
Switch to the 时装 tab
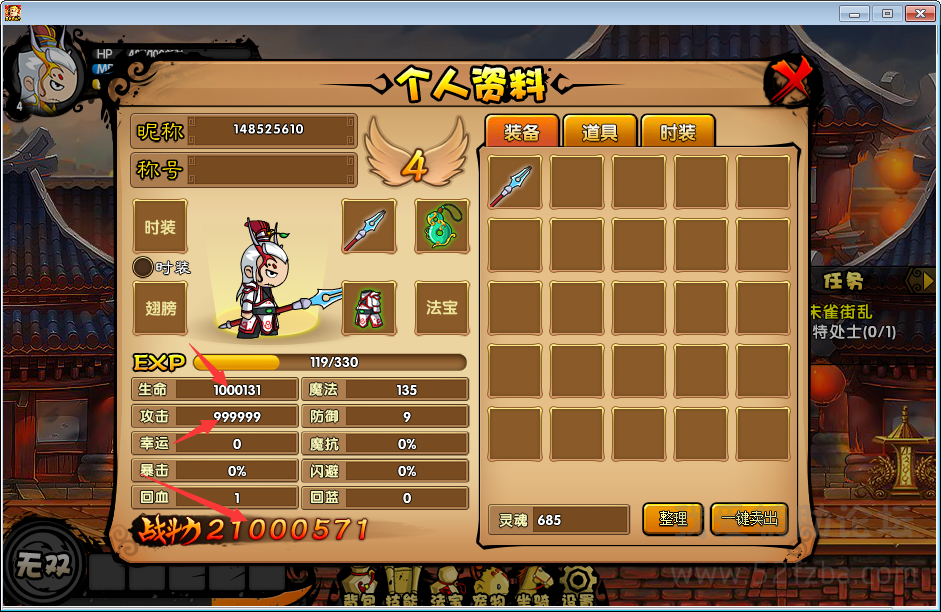[x=677, y=132]
